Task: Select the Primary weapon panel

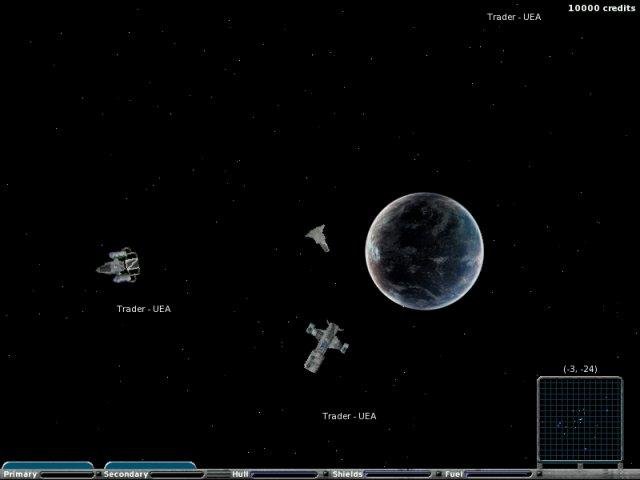Action: click(47, 470)
